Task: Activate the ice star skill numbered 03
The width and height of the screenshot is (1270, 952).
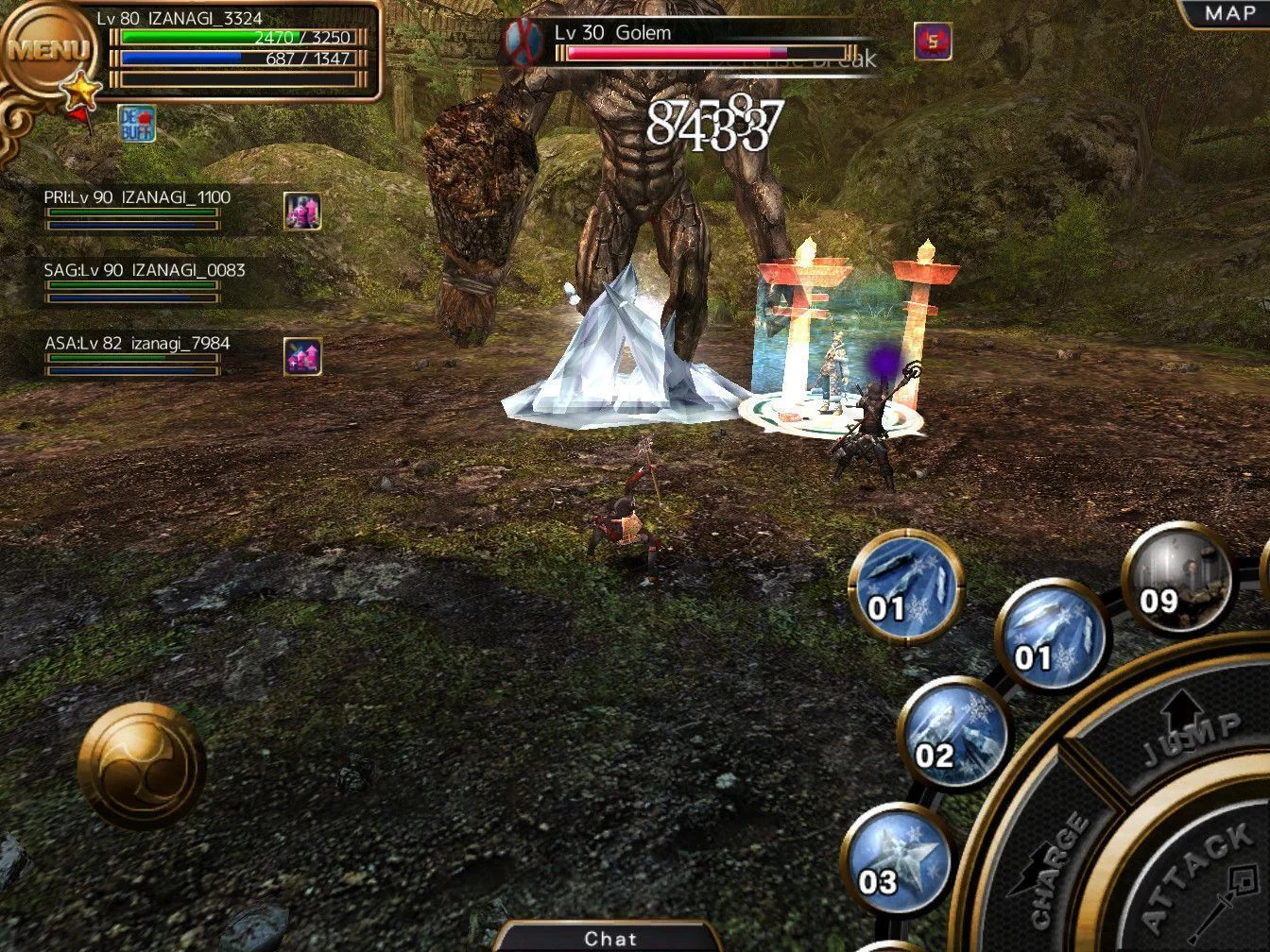Action: tap(895, 858)
